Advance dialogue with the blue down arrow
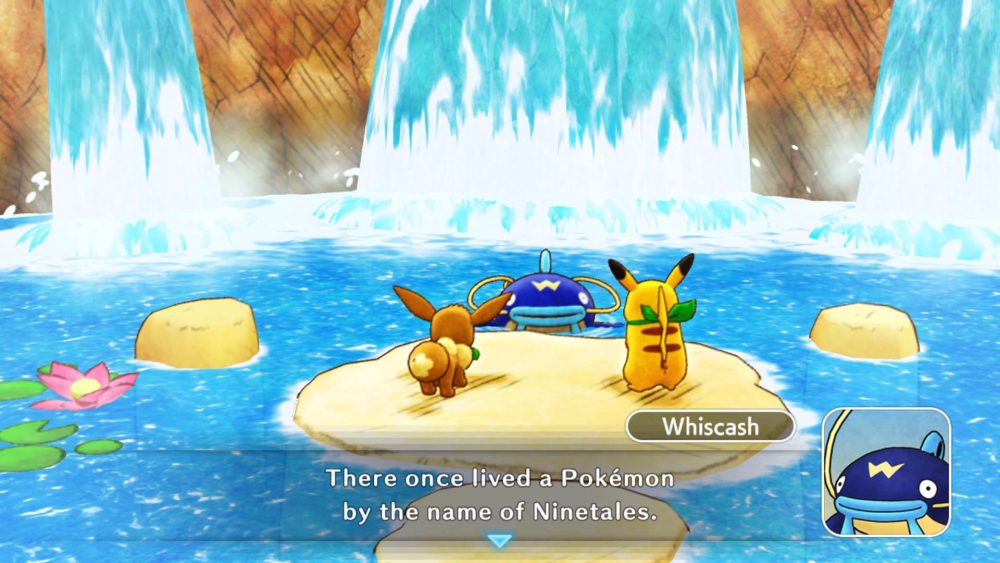The height and width of the screenshot is (563, 1000). point(498,540)
